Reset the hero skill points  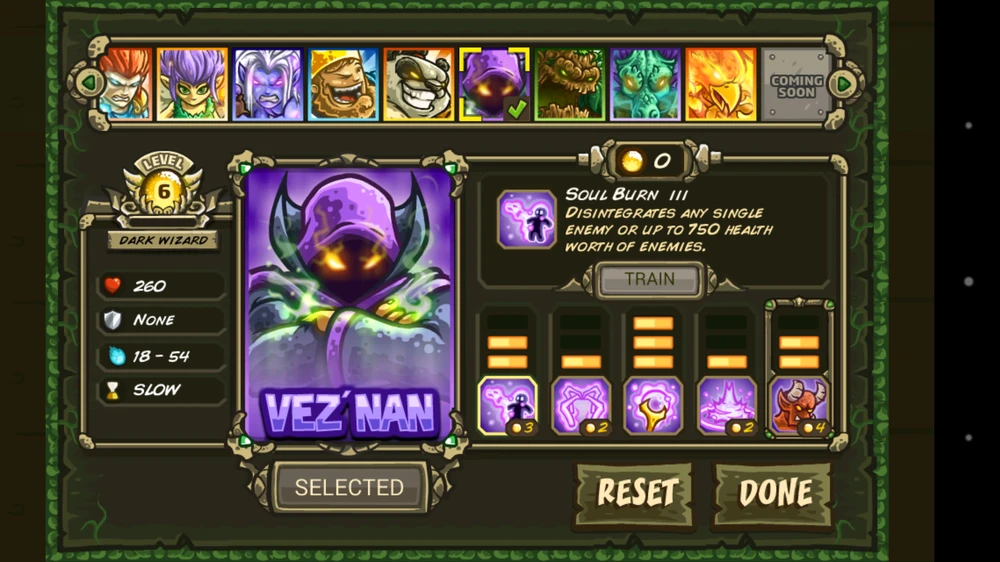636,493
